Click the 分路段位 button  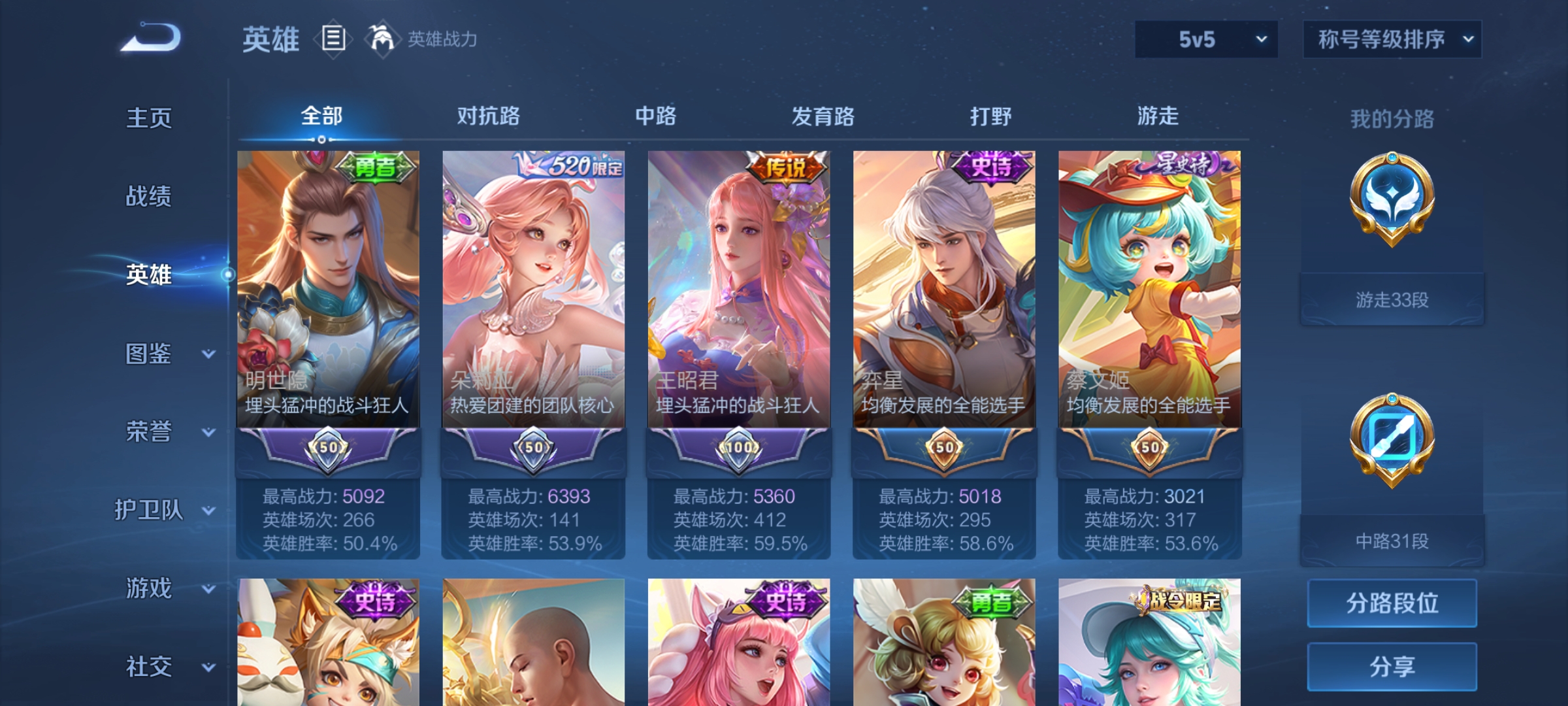click(x=1392, y=603)
